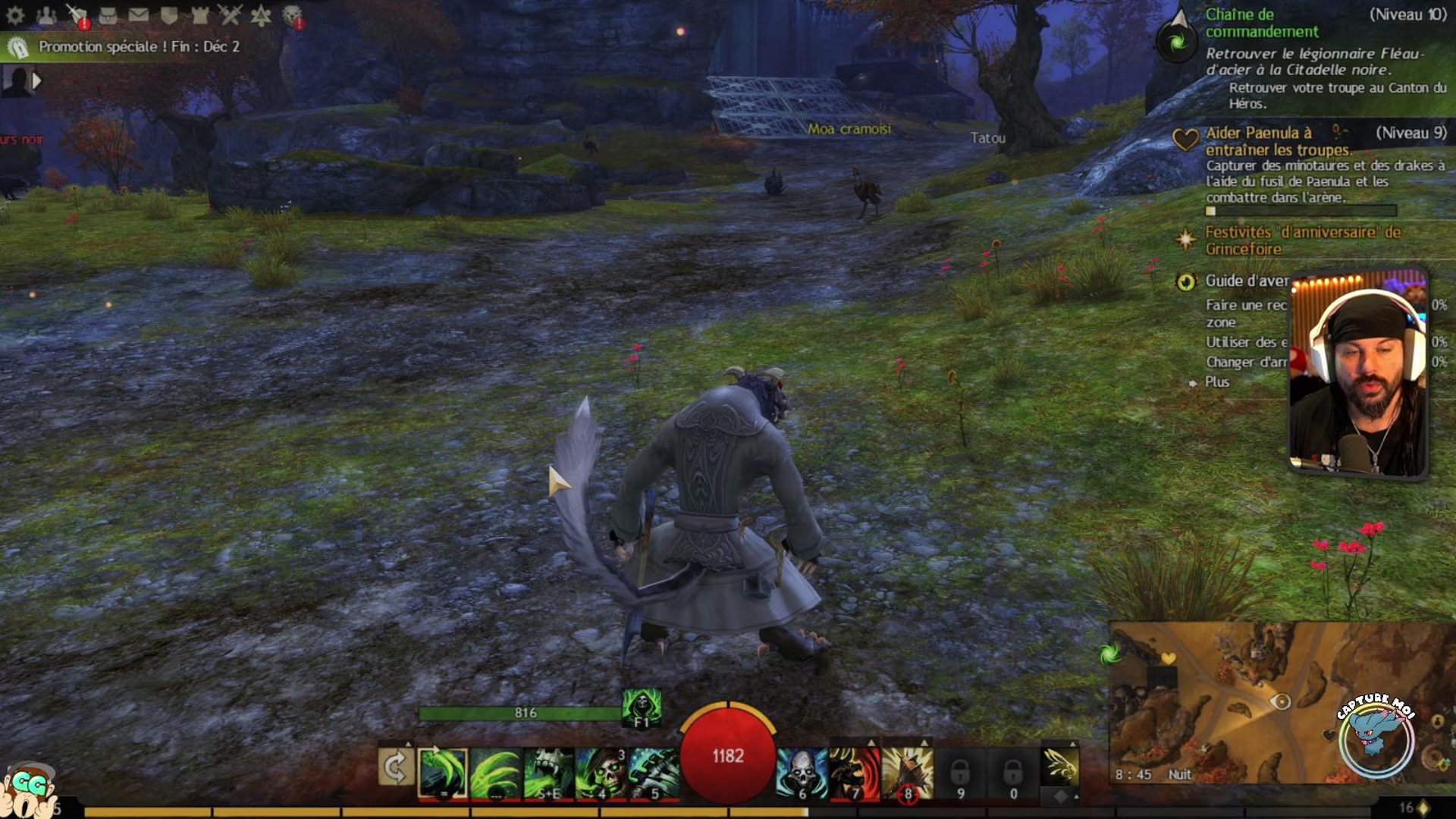The image size is (1456, 819).
Task: Select the Chaîne de commandement story objective
Action: 1262,23
